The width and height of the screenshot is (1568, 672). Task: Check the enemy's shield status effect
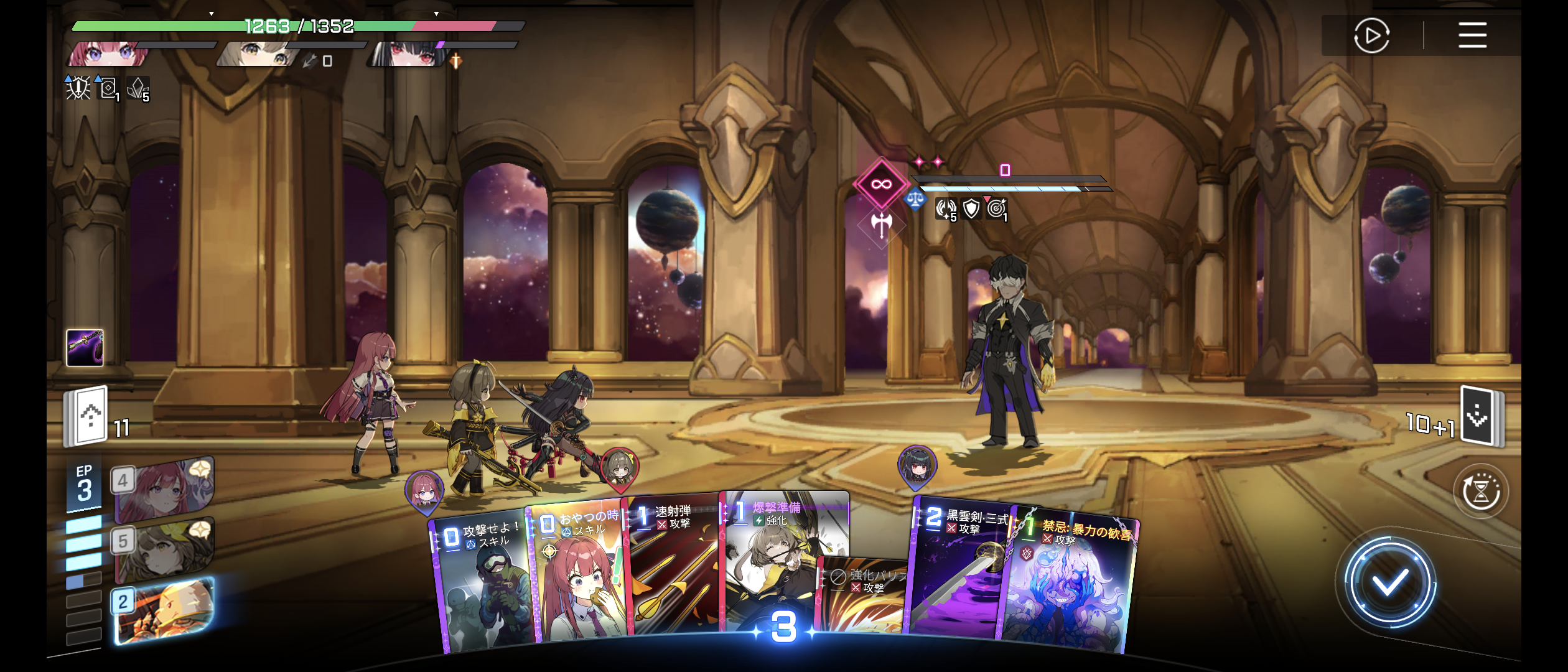coord(971,209)
